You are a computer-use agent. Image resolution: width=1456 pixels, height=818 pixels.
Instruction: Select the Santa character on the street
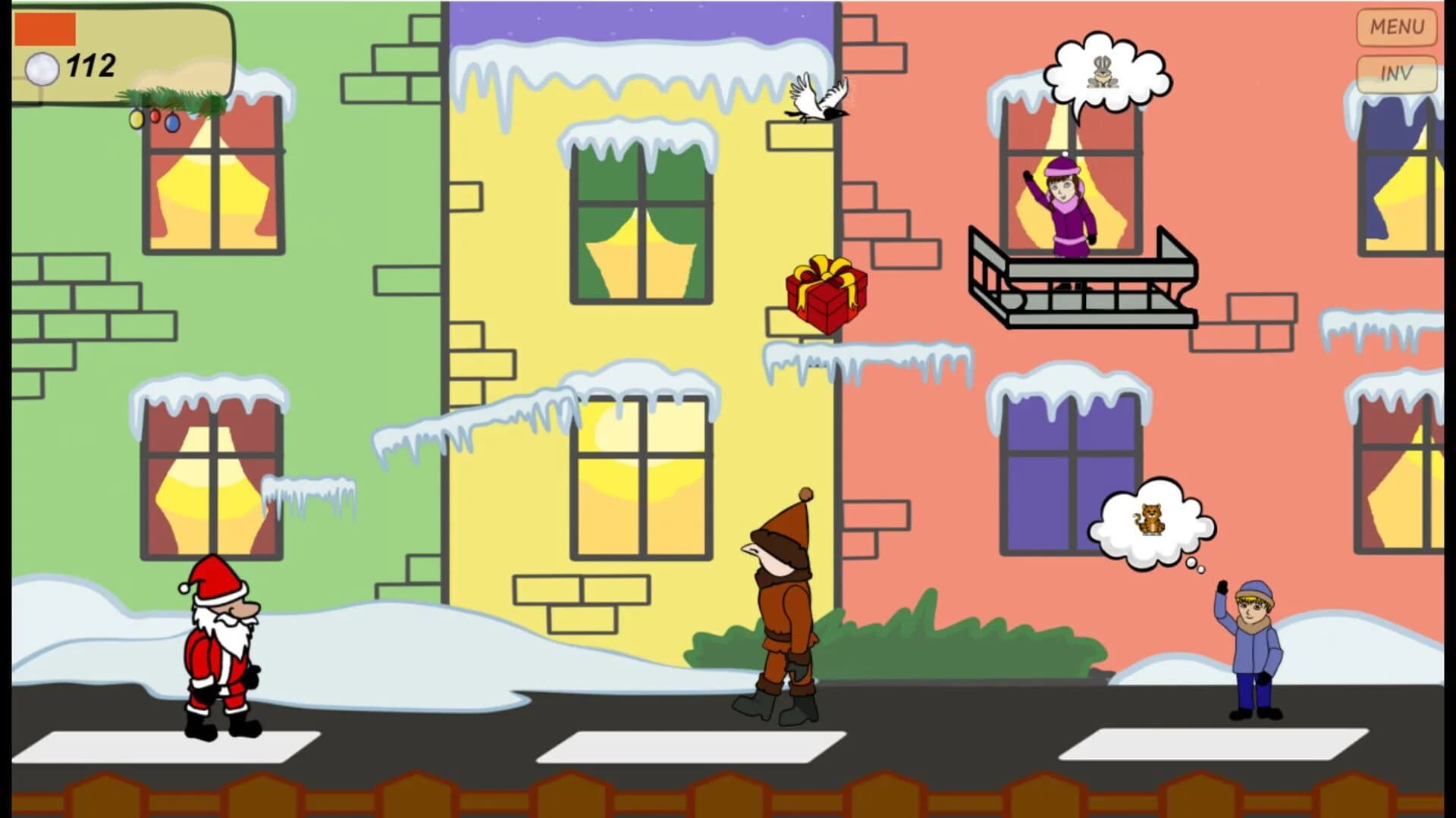click(220, 652)
